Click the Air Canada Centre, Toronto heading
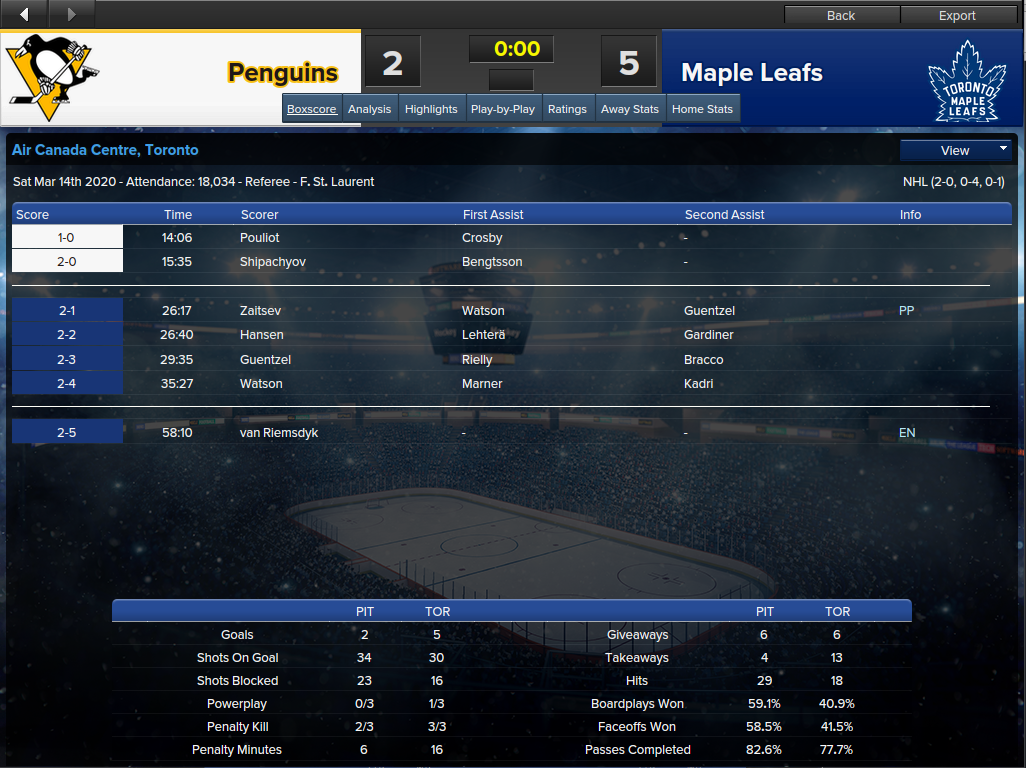1026x768 pixels. tap(105, 150)
